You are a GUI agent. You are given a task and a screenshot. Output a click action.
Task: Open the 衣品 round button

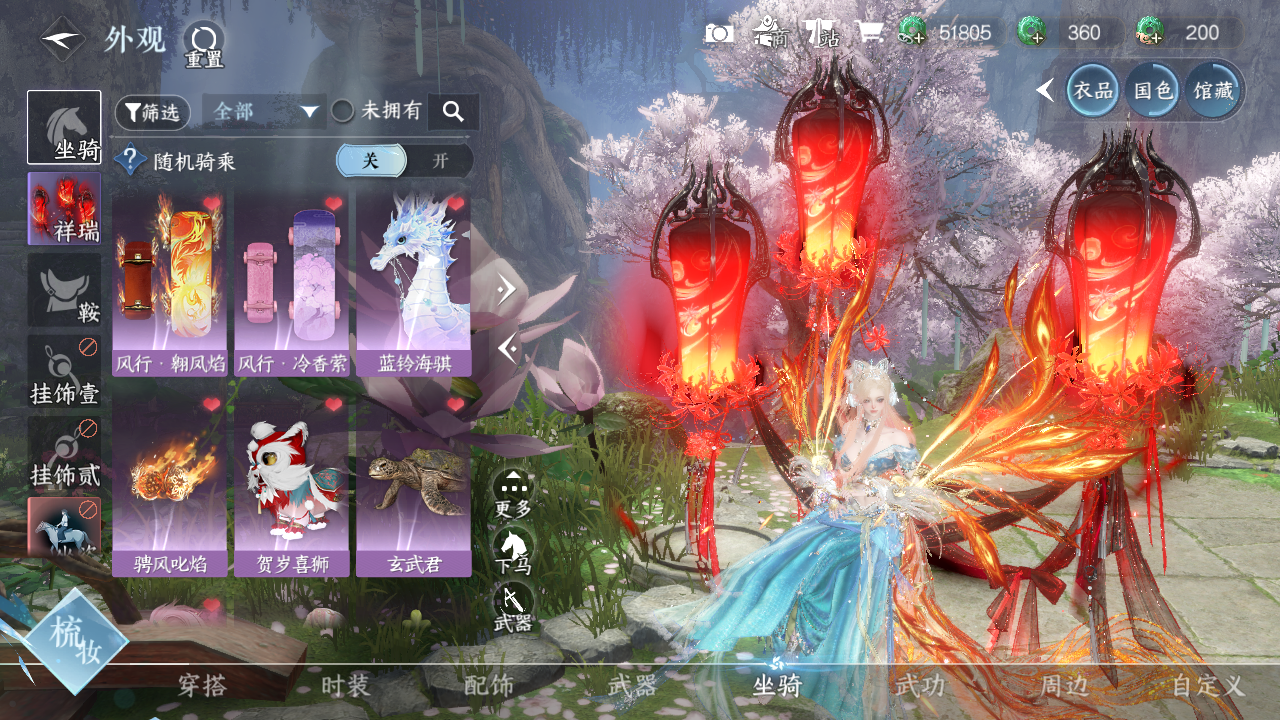click(x=1093, y=90)
